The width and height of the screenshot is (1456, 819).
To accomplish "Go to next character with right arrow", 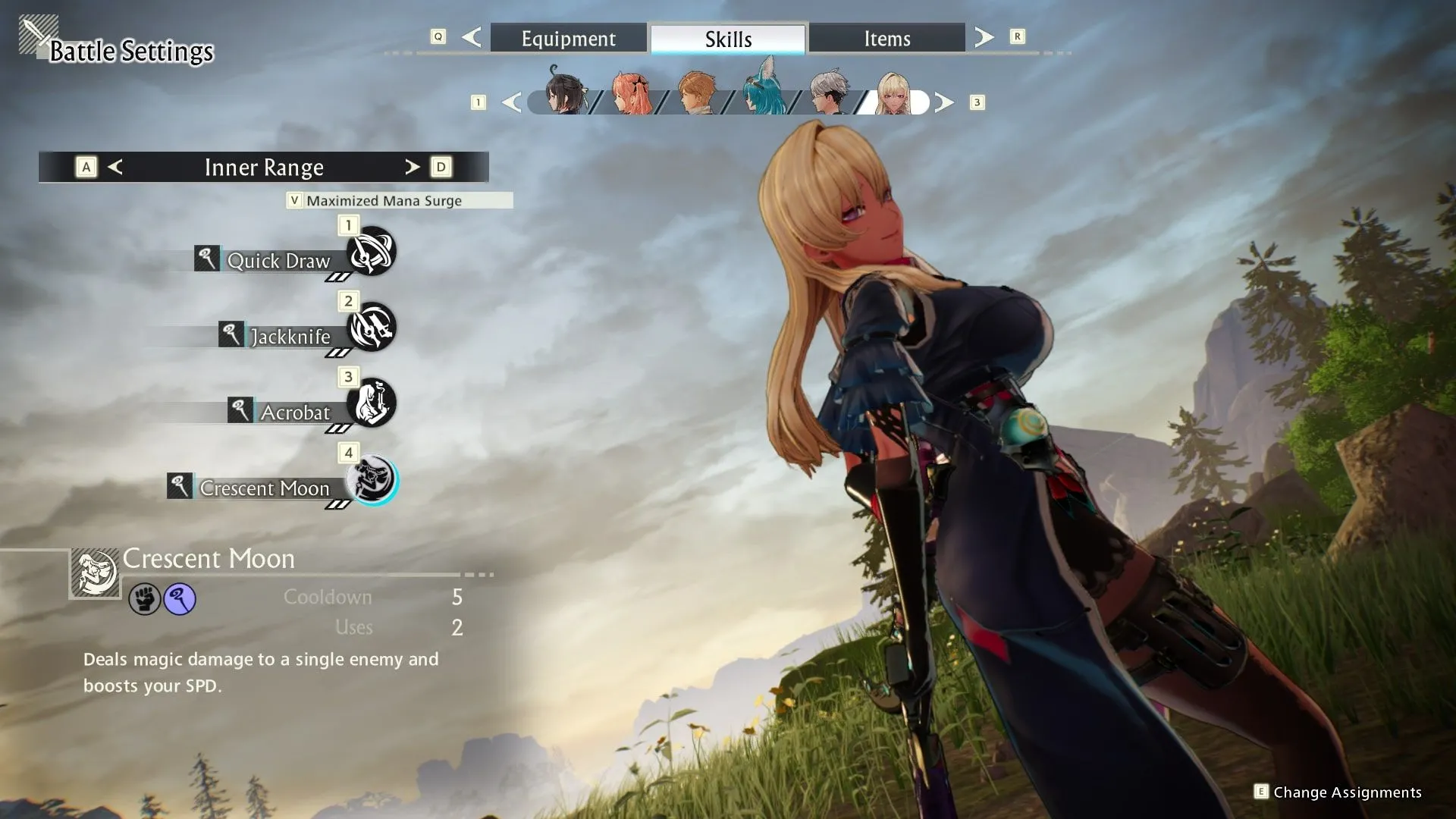I will coord(944,102).
